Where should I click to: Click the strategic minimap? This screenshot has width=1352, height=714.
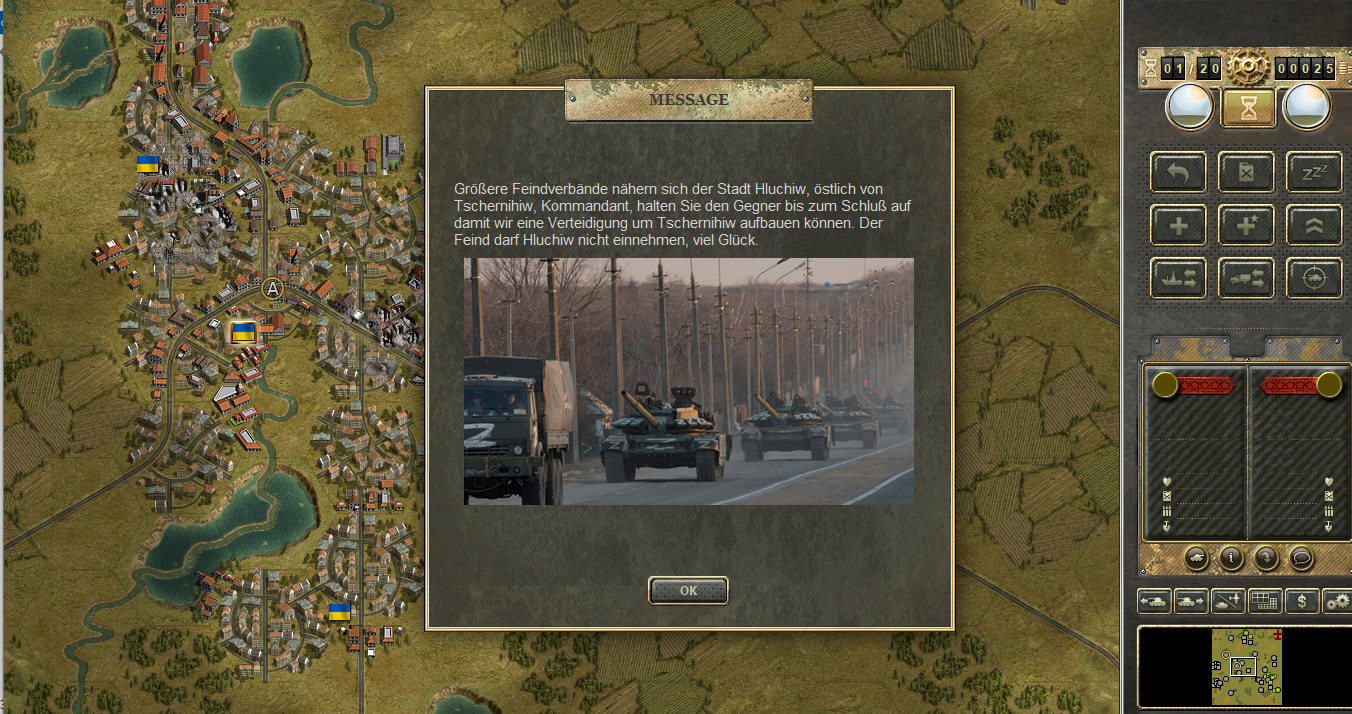tap(1246, 666)
